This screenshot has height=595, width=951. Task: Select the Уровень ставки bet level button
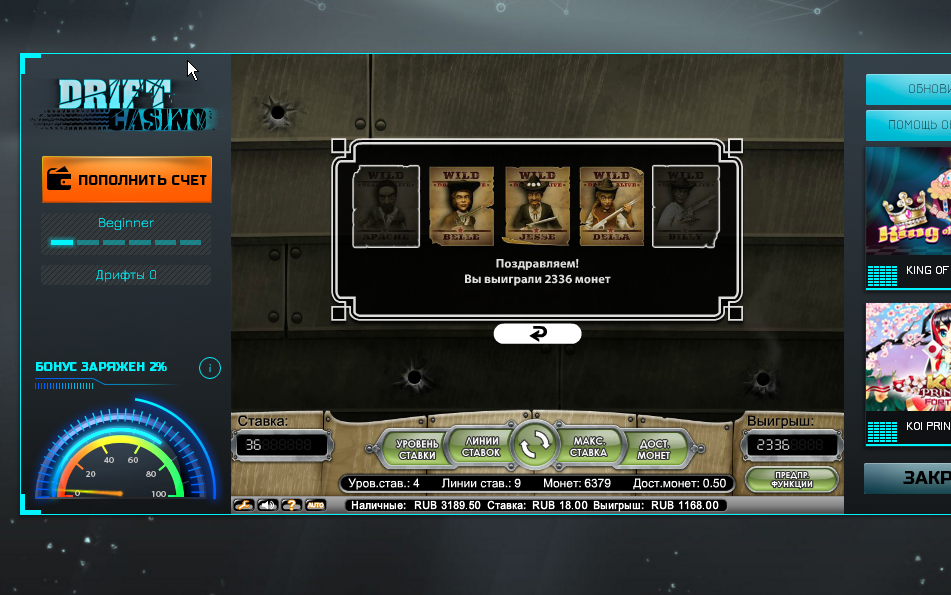(416, 448)
